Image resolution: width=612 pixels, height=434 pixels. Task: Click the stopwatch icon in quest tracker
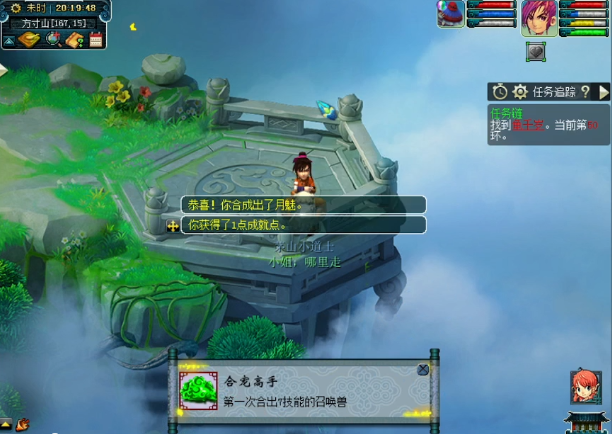pyautogui.click(x=501, y=92)
